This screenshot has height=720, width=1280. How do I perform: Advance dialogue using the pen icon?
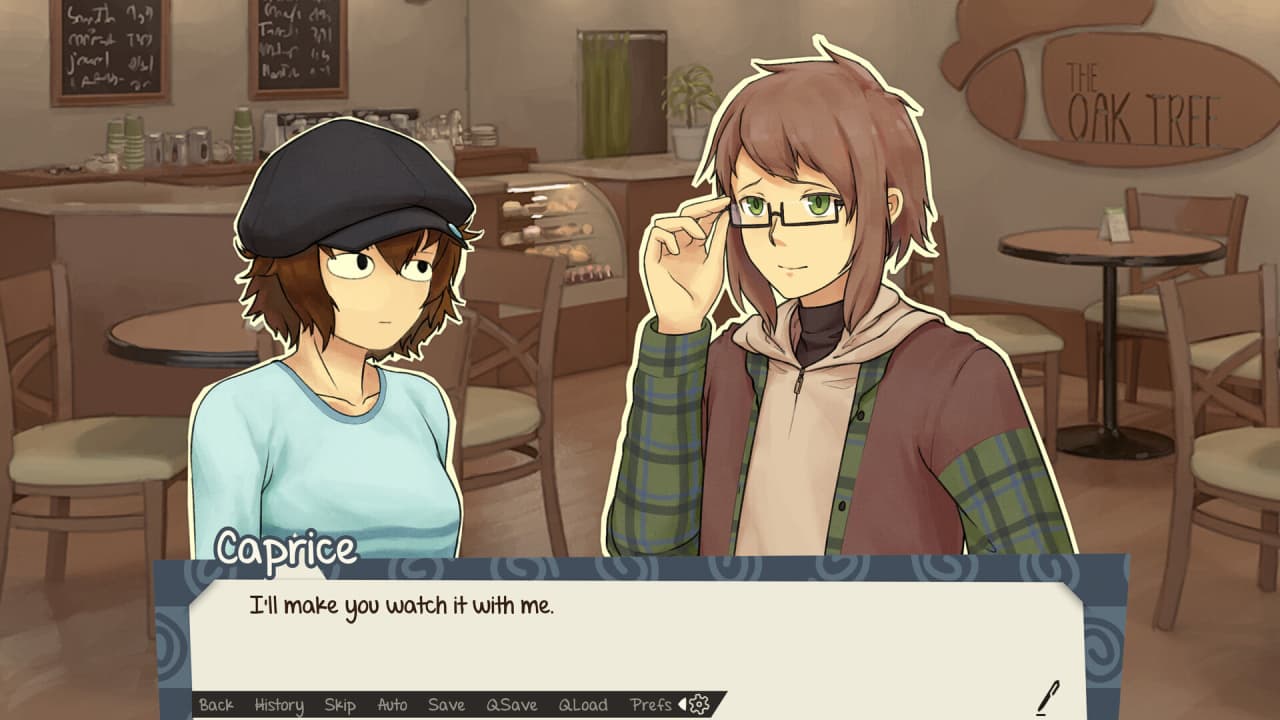pos(1048,697)
